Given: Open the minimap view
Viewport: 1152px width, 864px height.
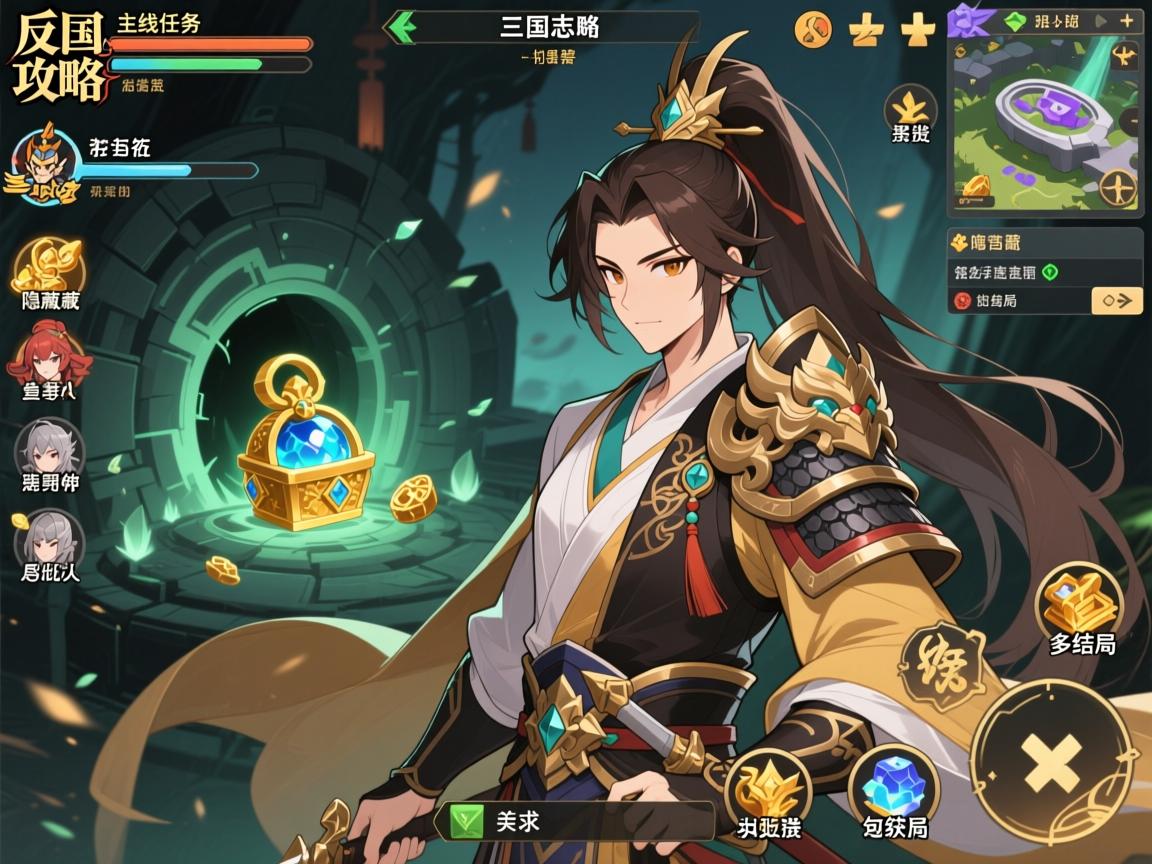Looking at the screenshot, I should coord(1043,125).
